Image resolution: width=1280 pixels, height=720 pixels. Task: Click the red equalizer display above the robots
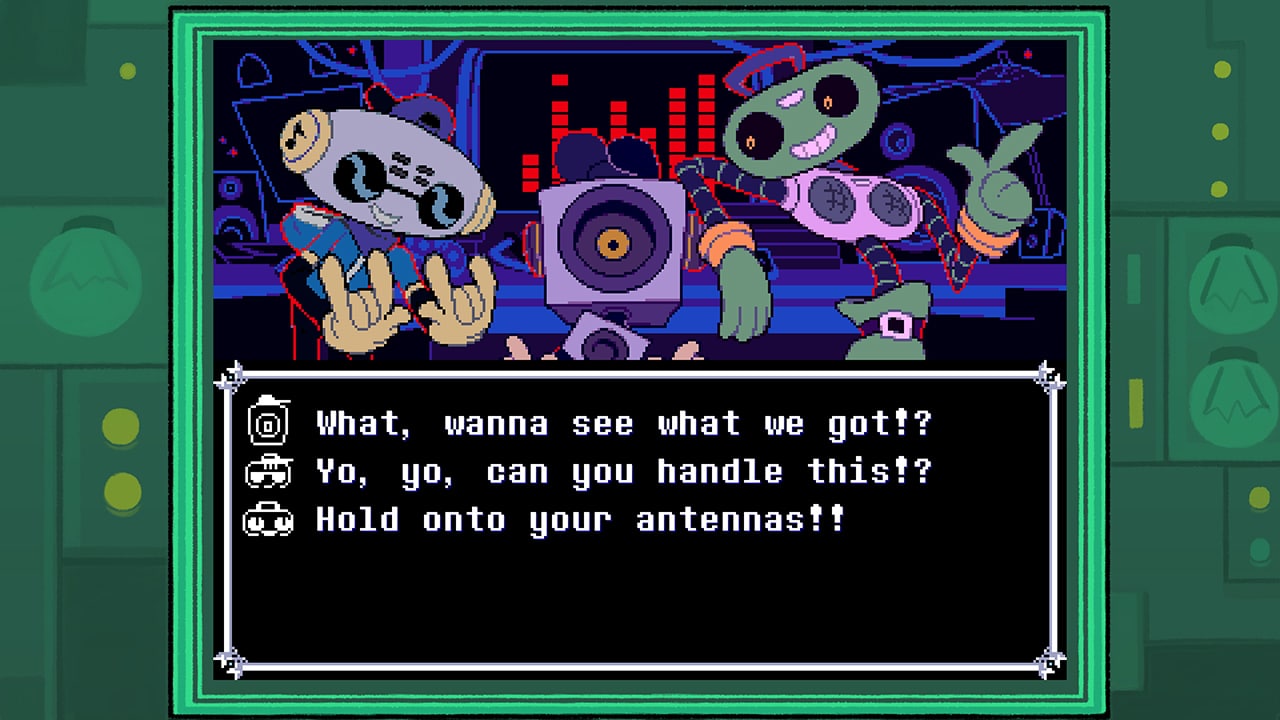pos(615,120)
